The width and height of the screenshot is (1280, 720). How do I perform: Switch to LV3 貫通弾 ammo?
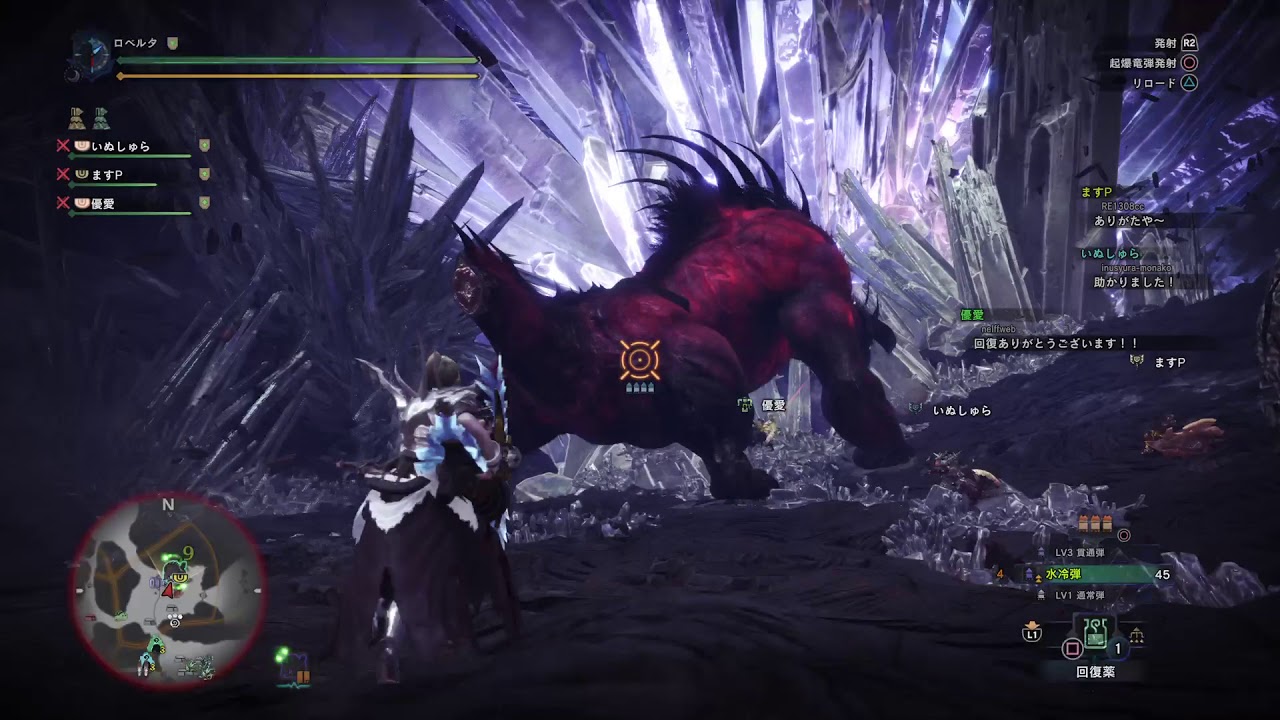click(1081, 553)
